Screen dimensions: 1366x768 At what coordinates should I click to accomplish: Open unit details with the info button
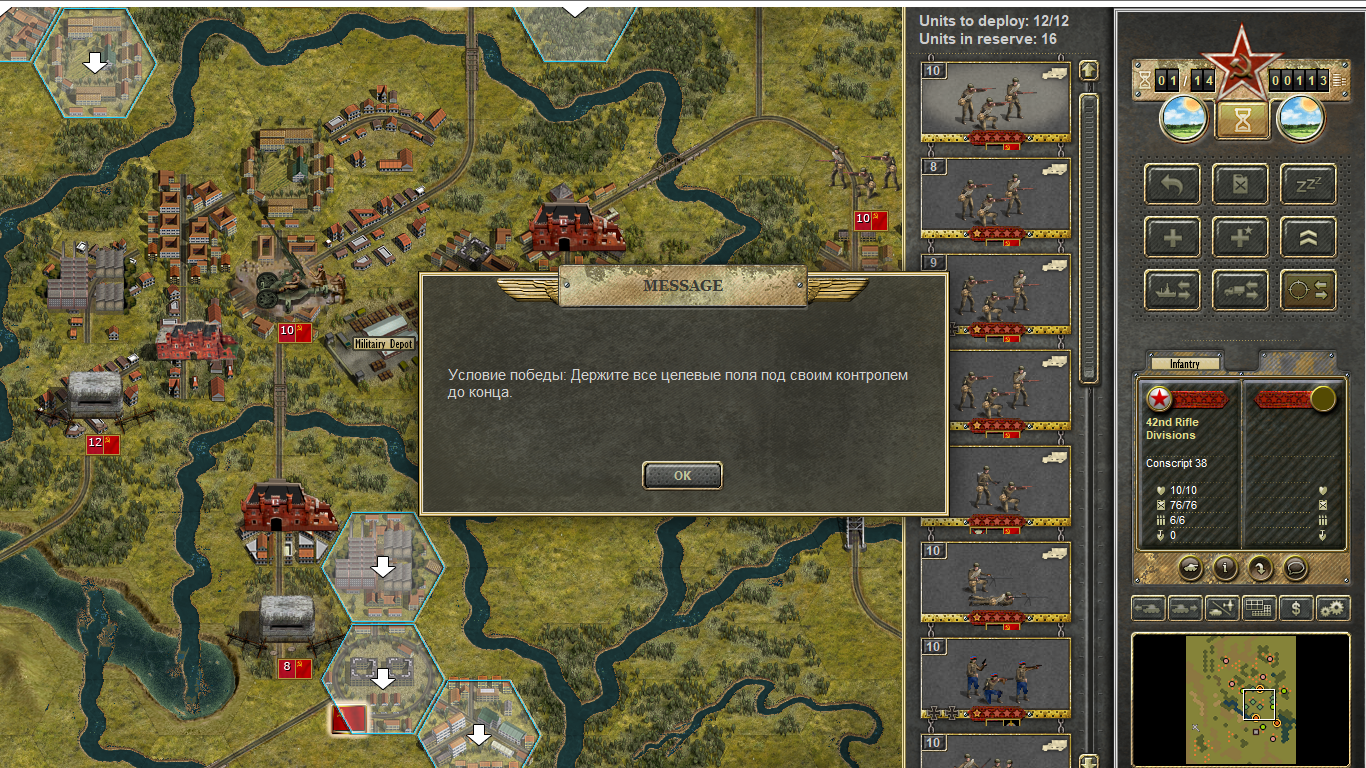coord(1225,568)
